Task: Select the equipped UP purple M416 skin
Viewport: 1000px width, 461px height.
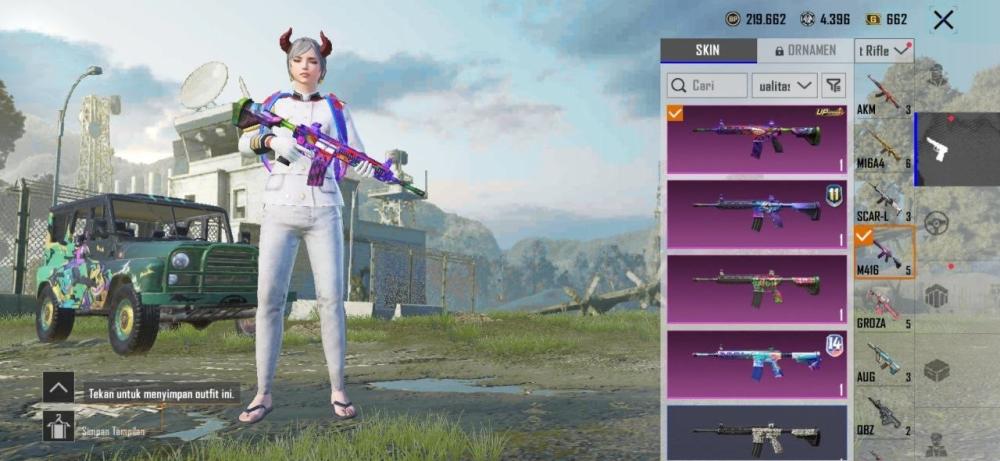Action: tap(757, 139)
